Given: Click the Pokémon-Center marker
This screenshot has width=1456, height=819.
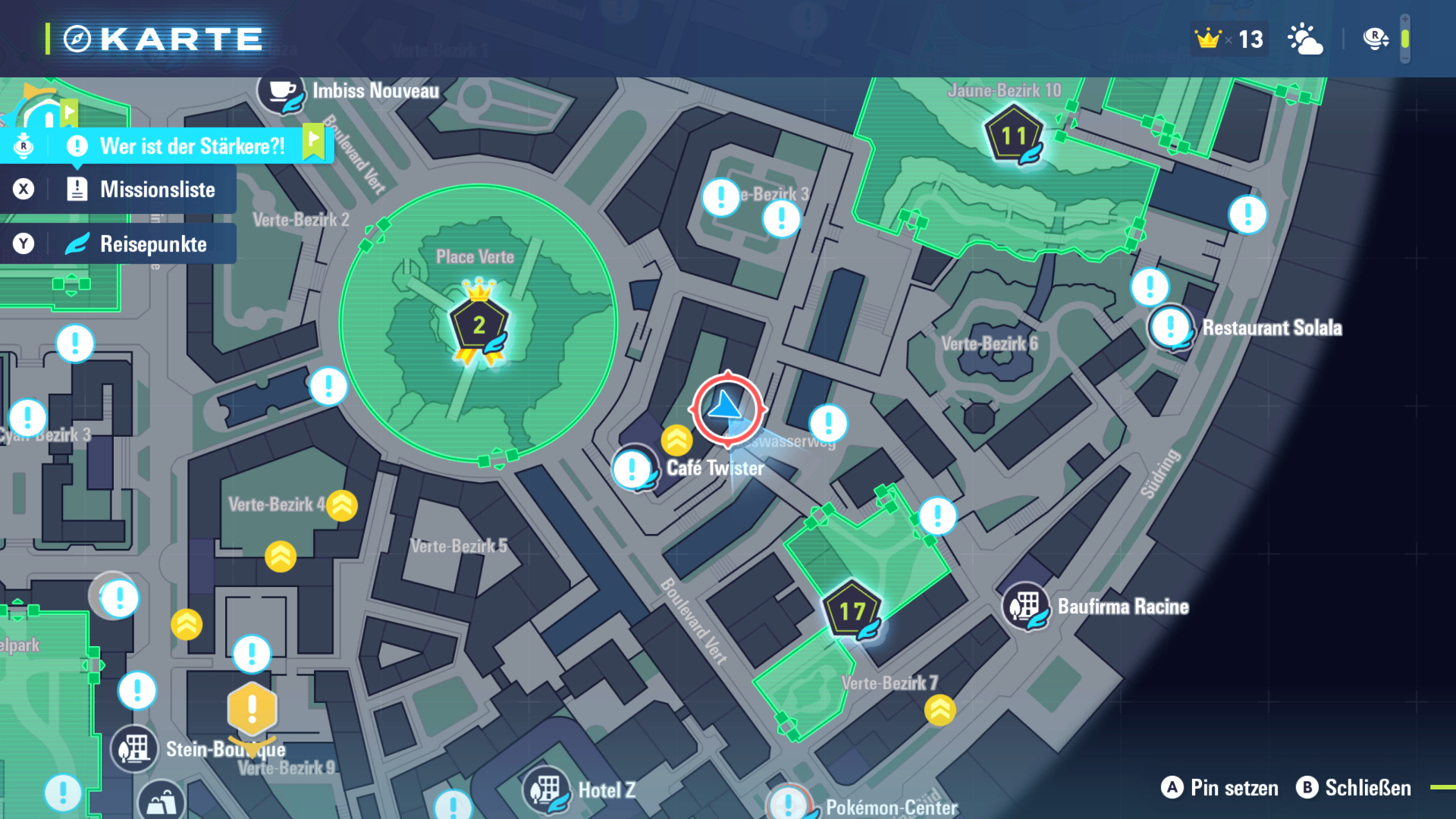Looking at the screenshot, I should coord(789,804).
